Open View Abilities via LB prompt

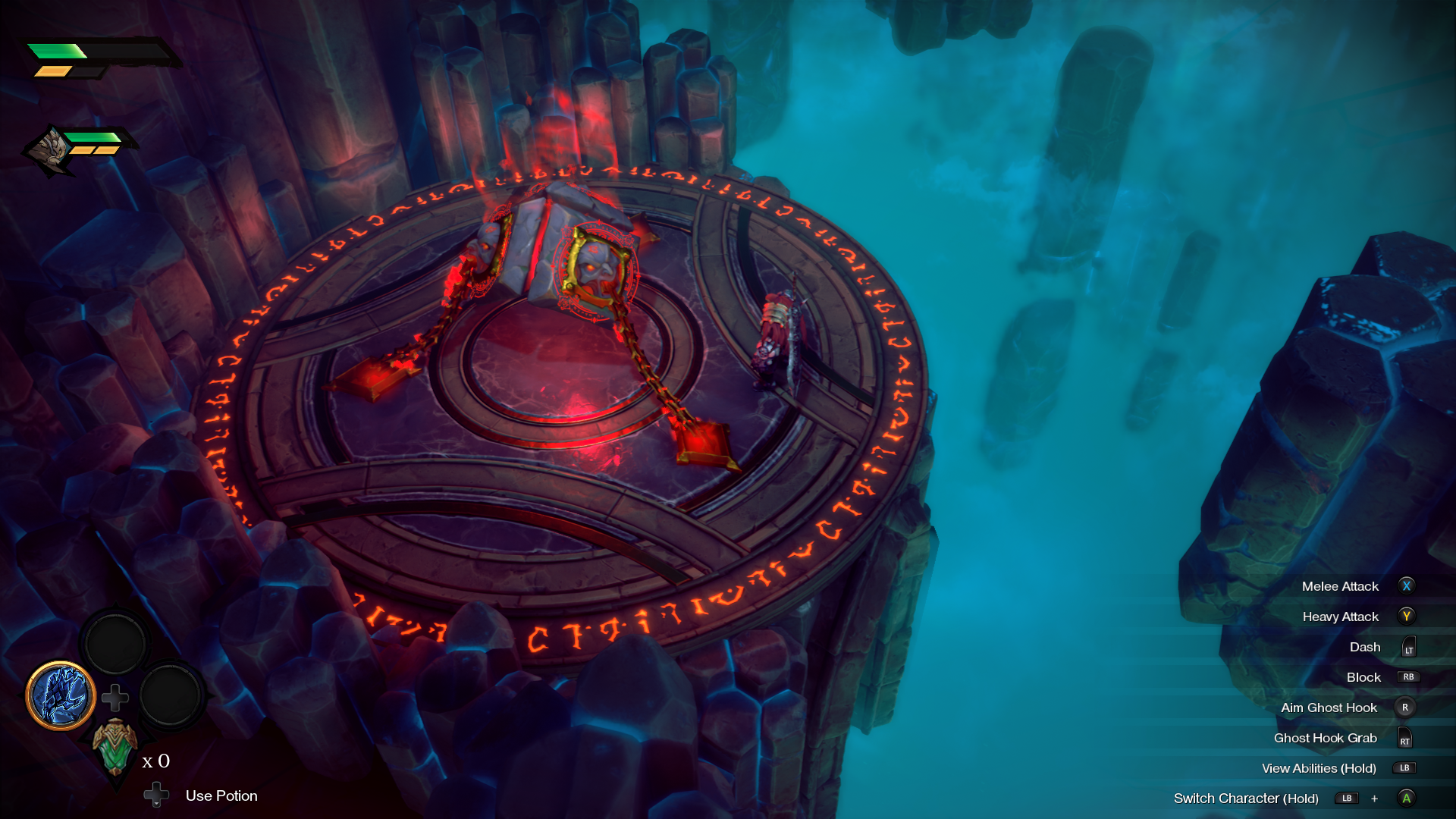pyautogui.click(x=1405, y=768)
